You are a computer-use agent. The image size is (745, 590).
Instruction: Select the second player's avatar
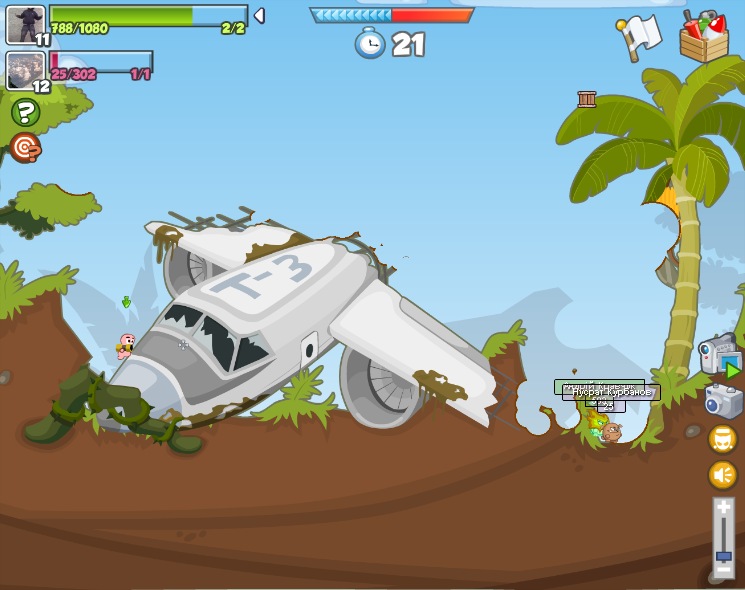click(x=24, y=70)
